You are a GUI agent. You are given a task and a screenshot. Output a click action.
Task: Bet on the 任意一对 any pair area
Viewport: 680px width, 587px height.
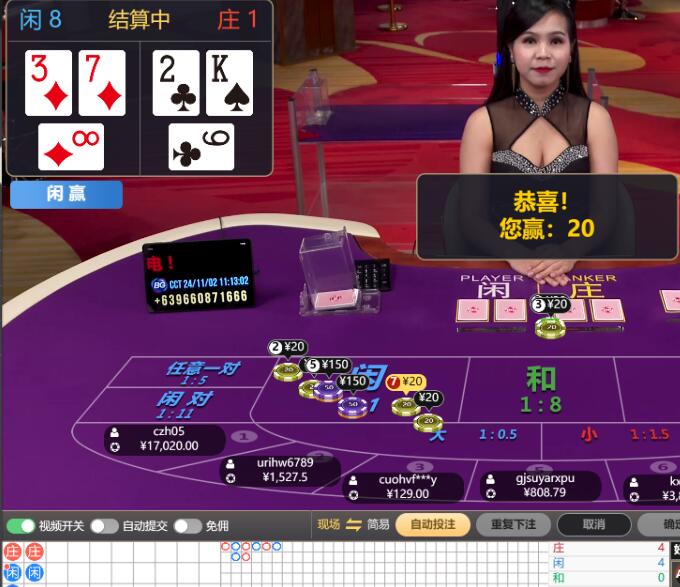(x=204, y=373)
